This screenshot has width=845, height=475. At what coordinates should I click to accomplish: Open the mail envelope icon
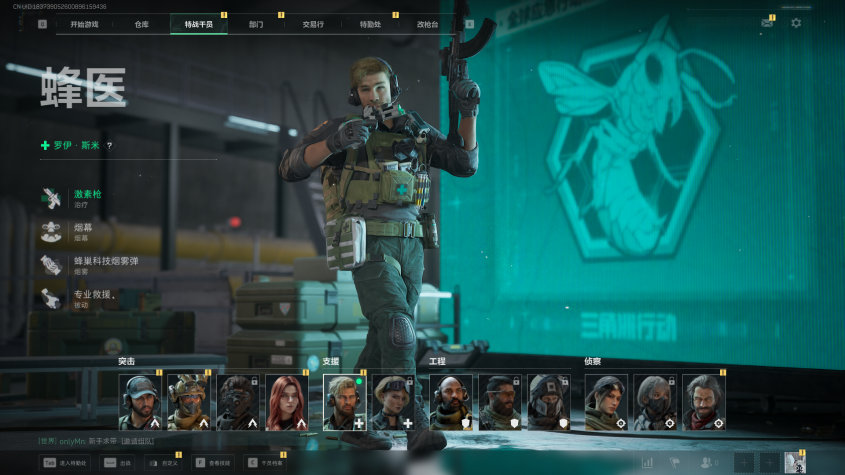tap(767, 23)
